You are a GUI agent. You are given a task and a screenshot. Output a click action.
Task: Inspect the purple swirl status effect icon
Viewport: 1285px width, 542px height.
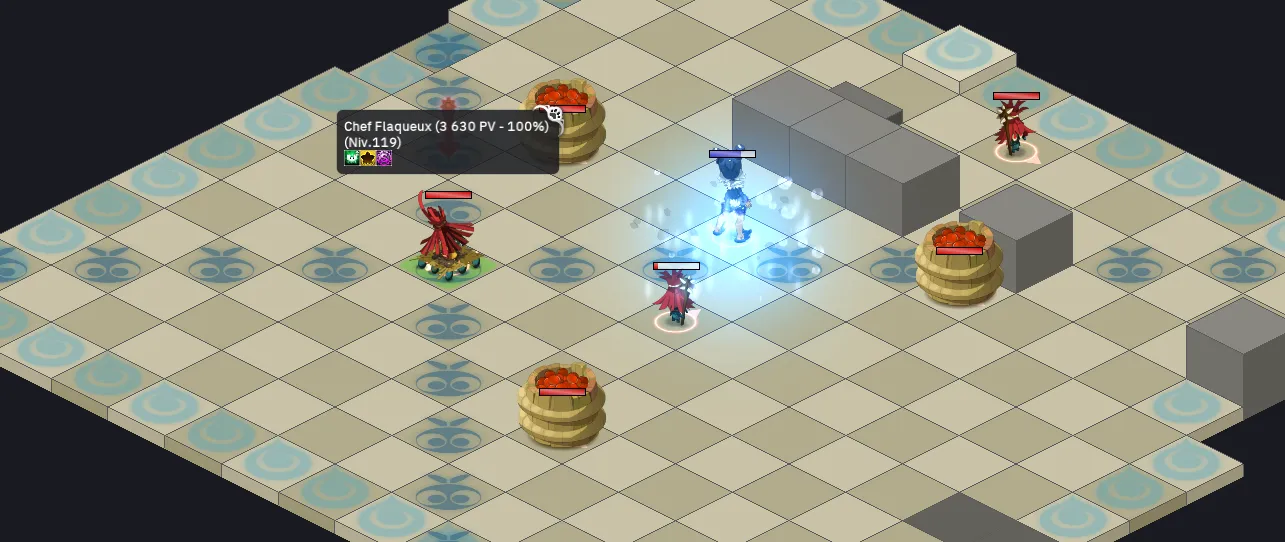(384, 158)
